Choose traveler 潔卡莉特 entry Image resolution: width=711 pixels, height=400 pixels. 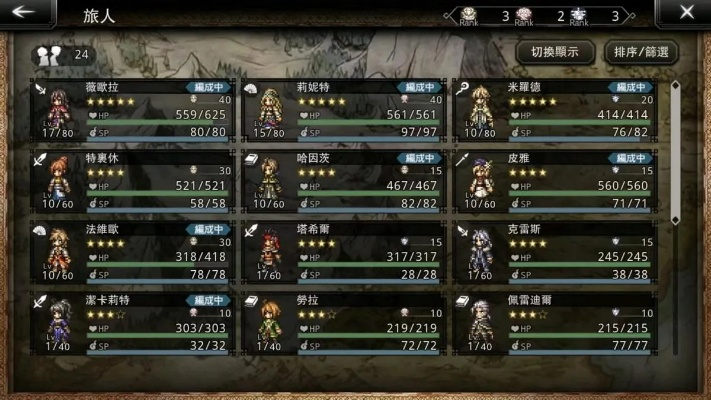pos(136,322)
